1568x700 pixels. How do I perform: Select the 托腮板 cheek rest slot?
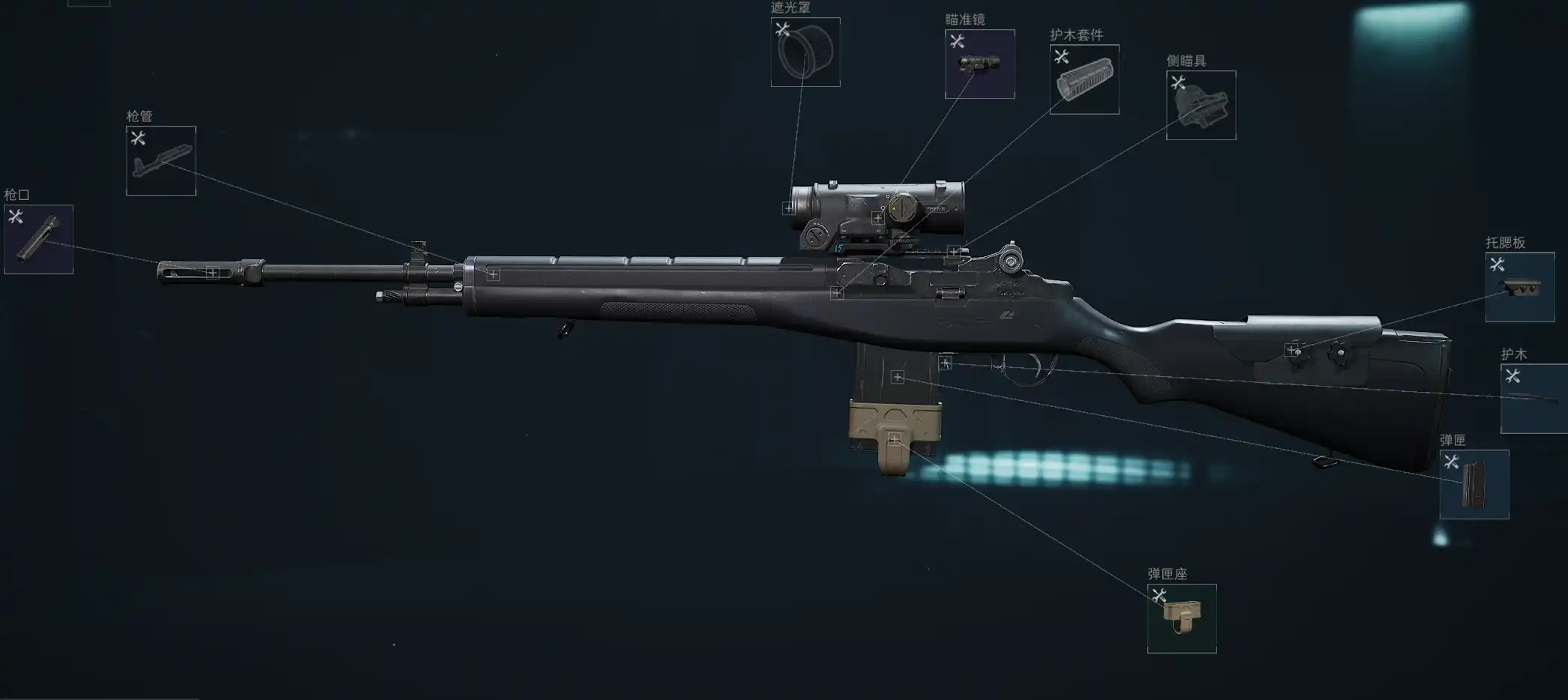click(1520, 287)
